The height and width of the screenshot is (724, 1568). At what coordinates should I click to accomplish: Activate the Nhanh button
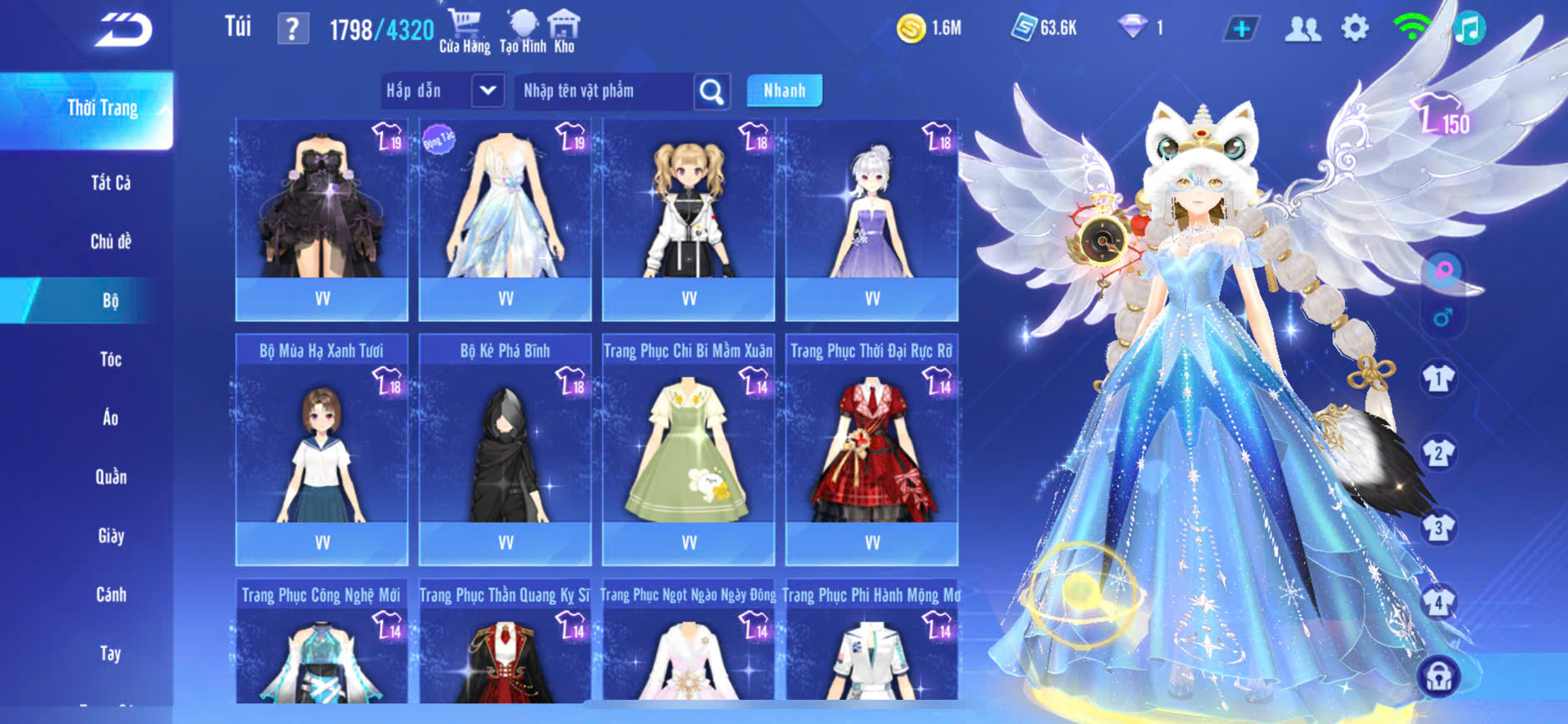click(x=784, y=91)
